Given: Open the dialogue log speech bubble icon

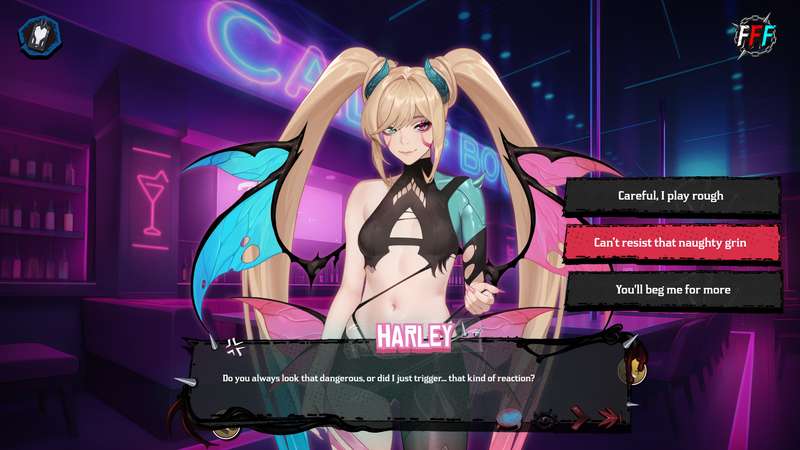Looking at the screenshot, I should (x=511, y=419).
